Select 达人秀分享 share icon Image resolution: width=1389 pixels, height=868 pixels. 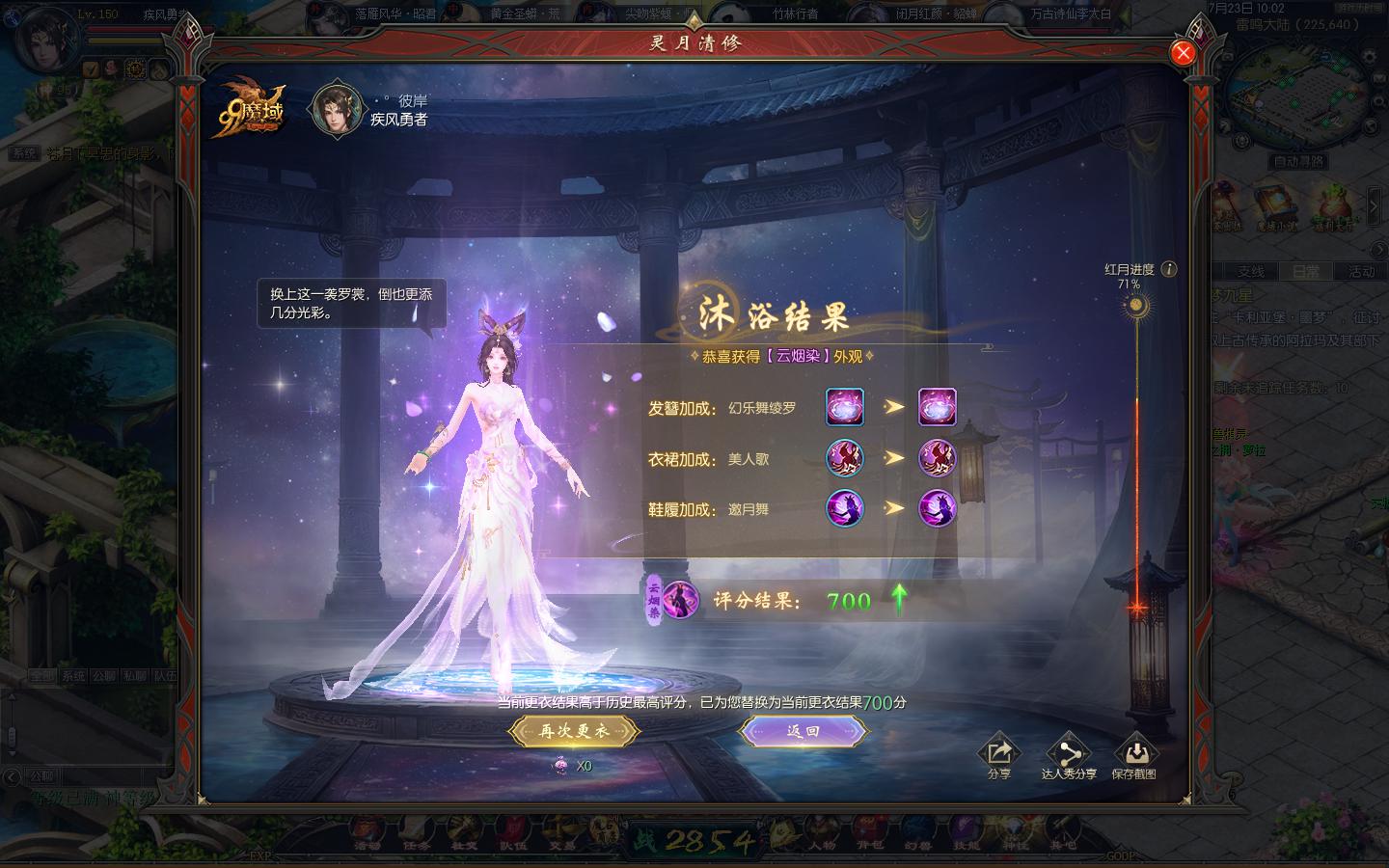click(1069, 755)
